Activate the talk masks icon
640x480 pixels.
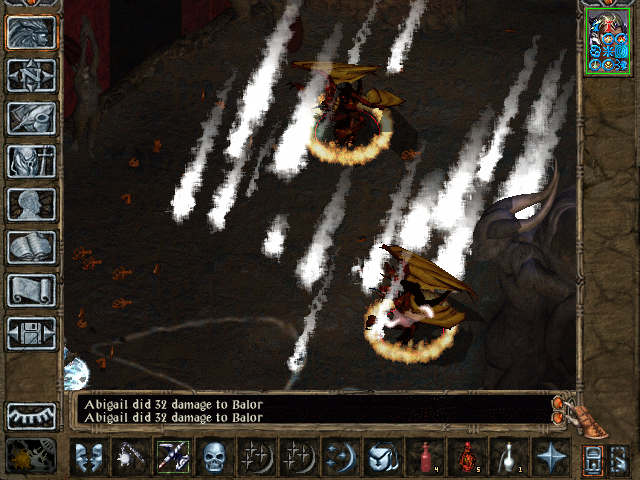(x=89, y=456)
